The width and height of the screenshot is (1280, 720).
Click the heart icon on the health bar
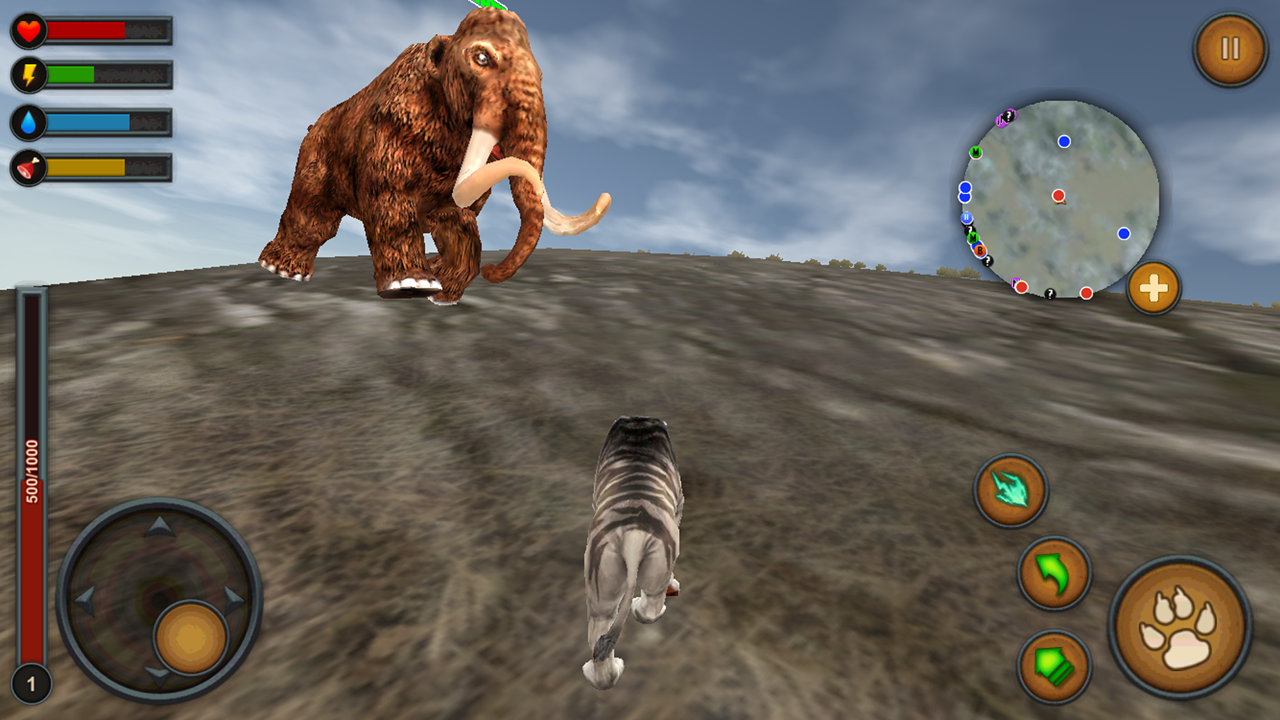click(x=27, y=30)
